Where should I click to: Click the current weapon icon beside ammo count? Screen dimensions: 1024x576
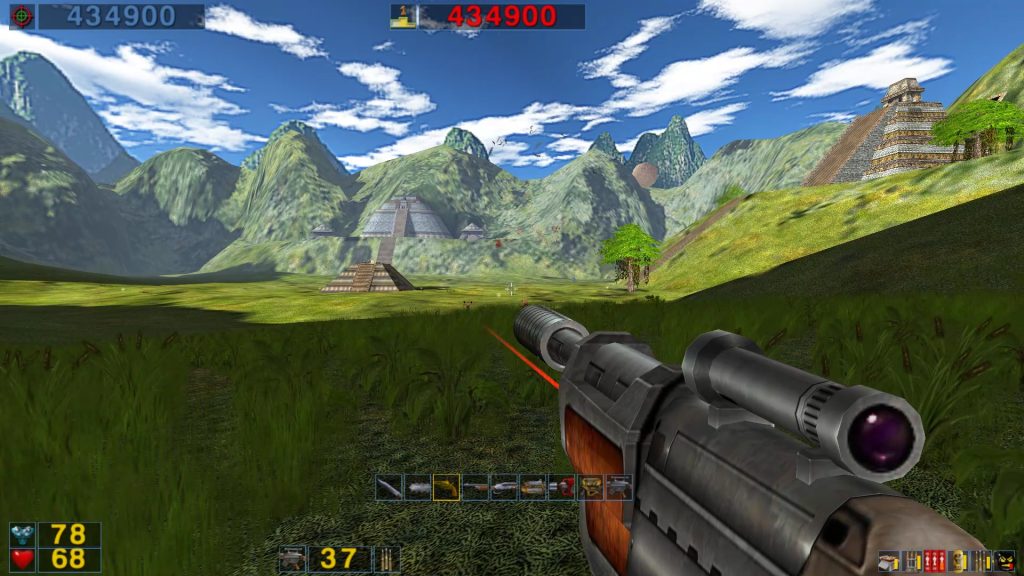(x=292, y=559)
